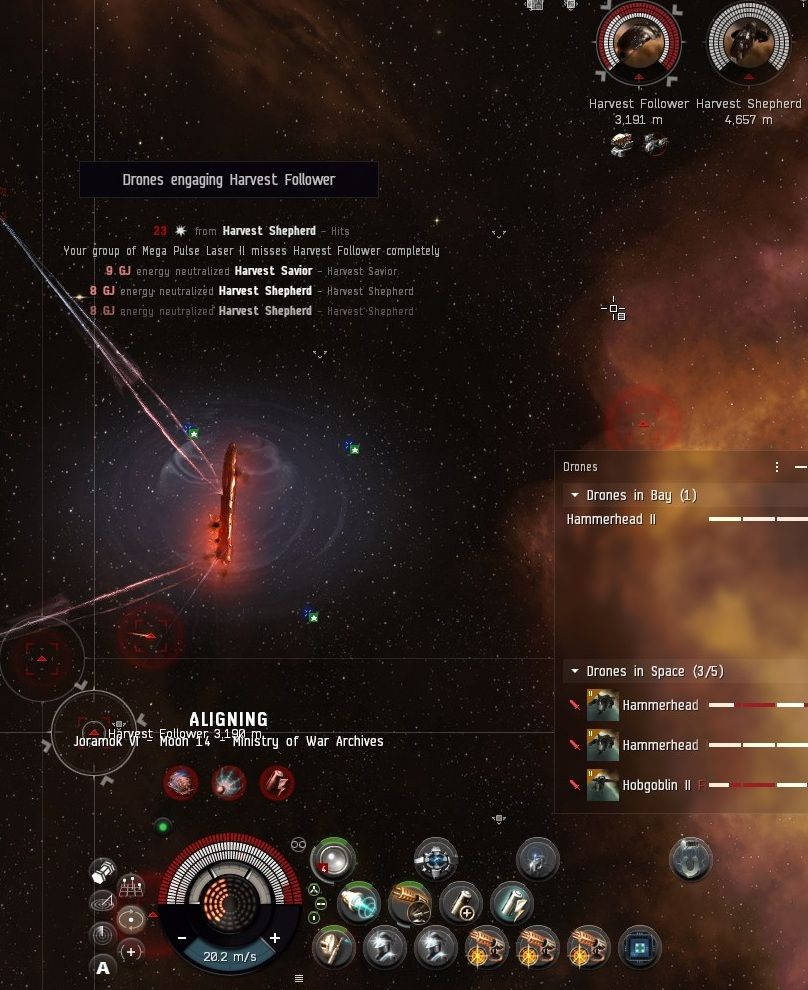Open the Drones window options menu

click(777, 467)
